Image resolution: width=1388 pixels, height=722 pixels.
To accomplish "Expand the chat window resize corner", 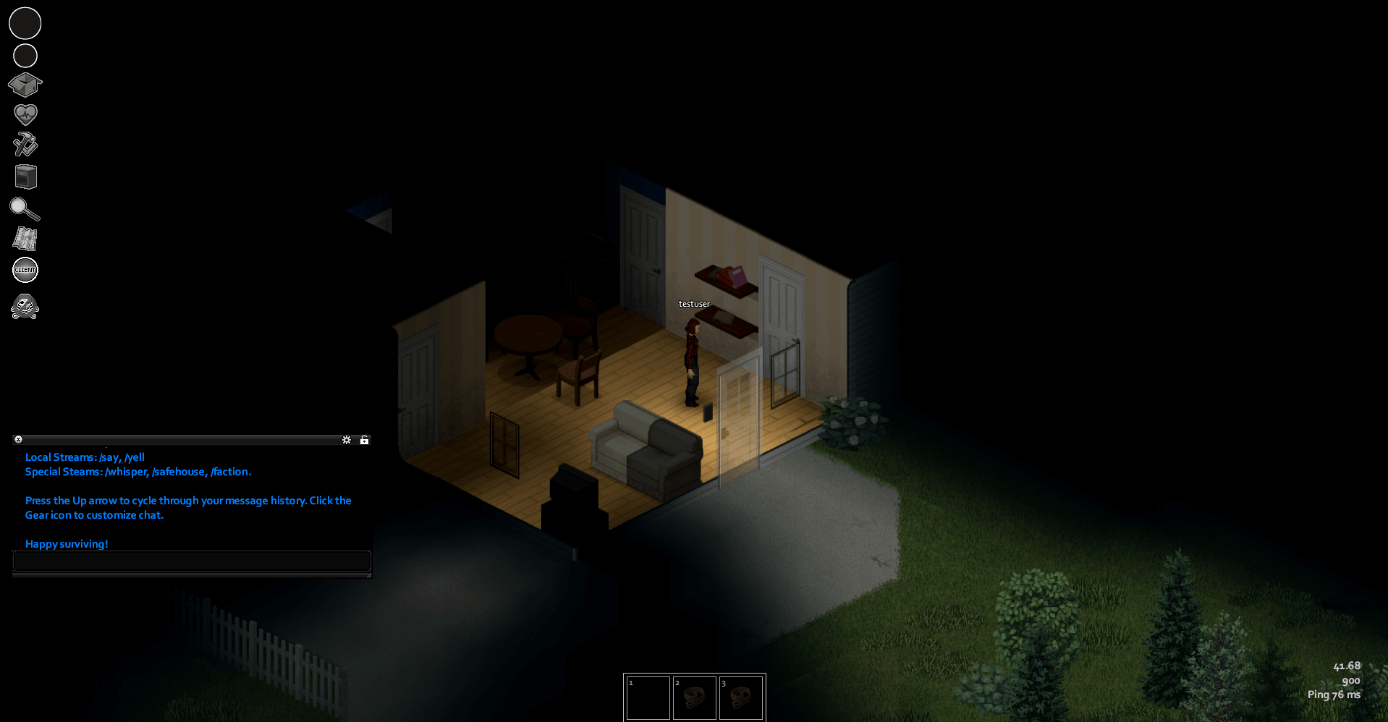I will 369,577.
